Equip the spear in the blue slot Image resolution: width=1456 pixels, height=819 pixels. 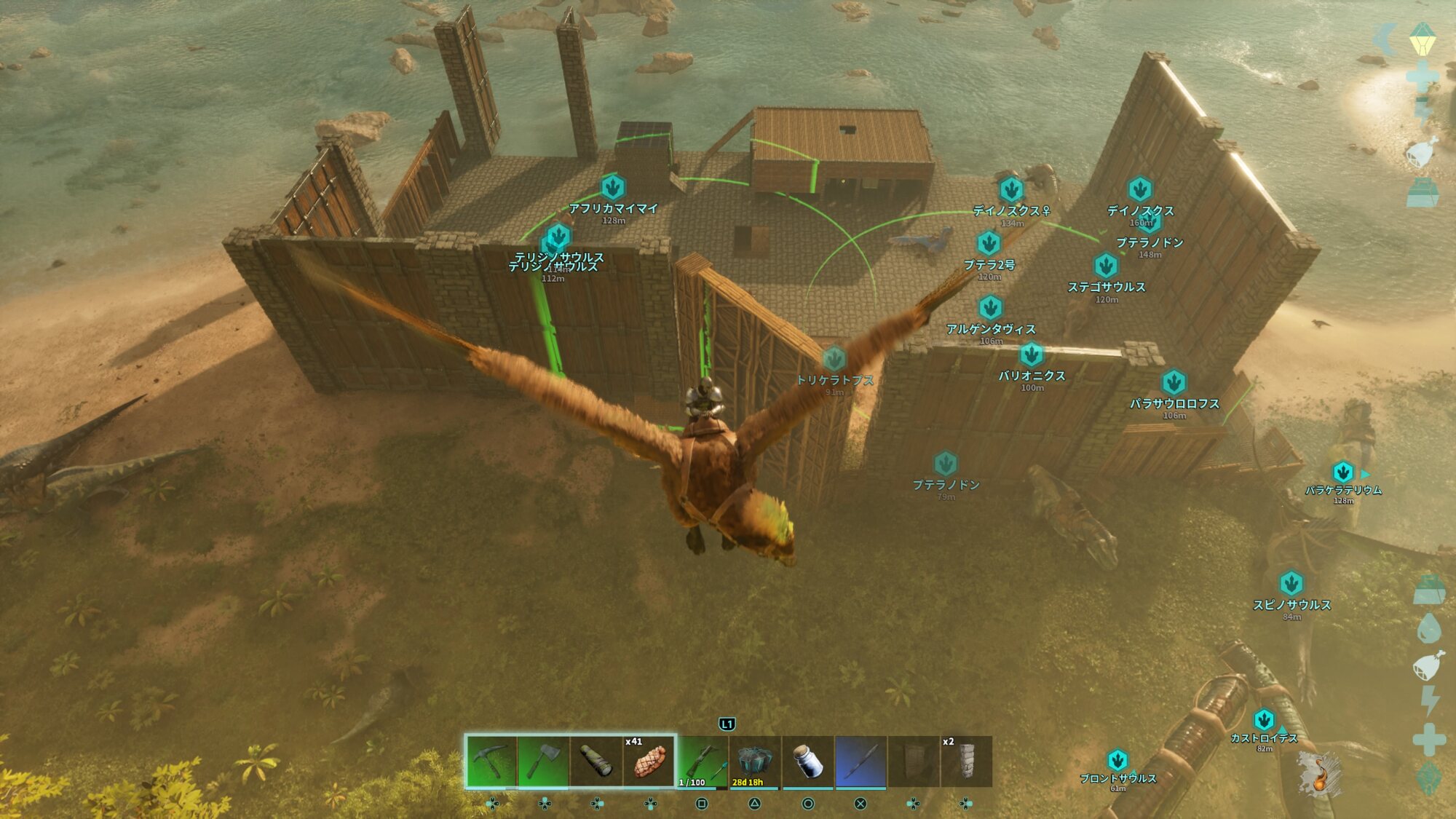[x=860, y=761]
